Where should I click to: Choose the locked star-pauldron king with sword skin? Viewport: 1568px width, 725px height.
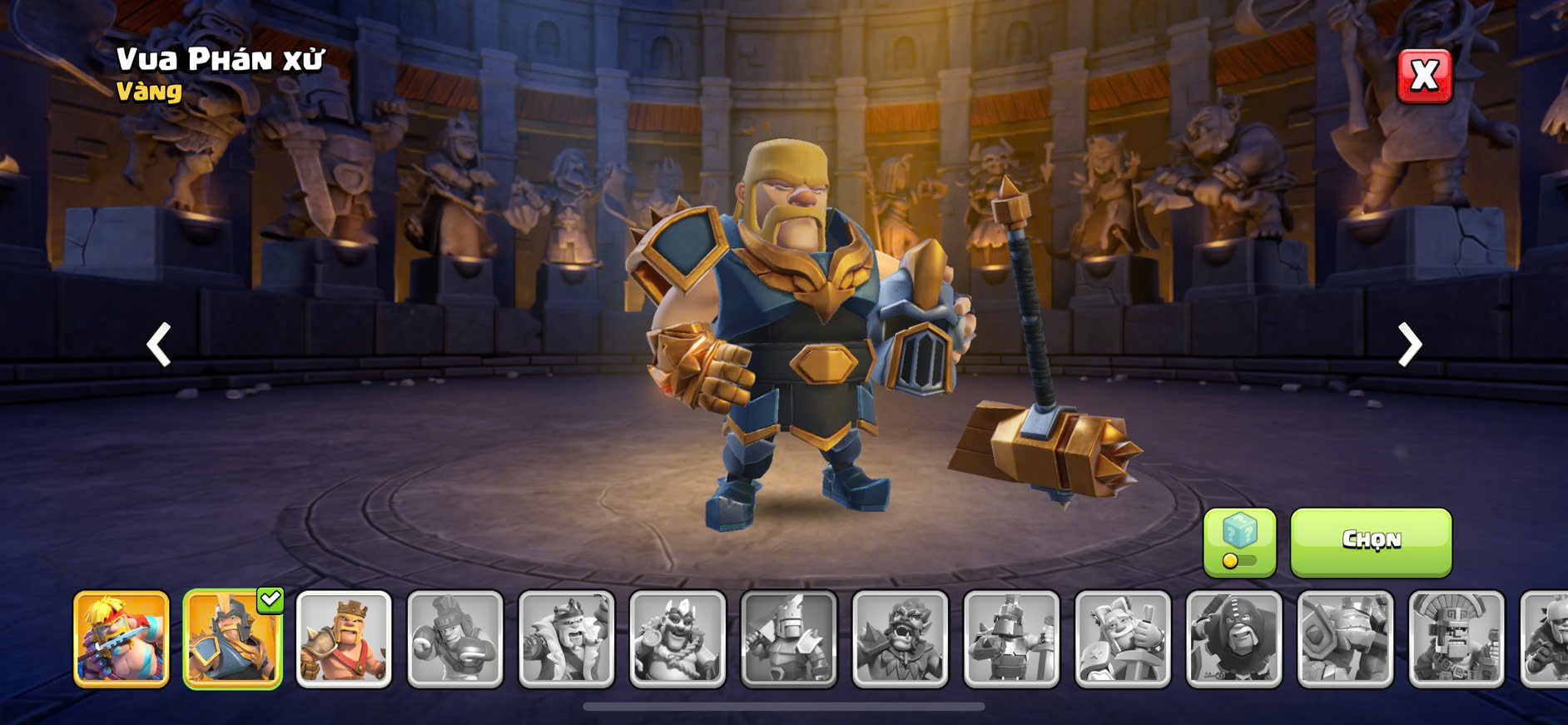click(x=1123, y=639)
